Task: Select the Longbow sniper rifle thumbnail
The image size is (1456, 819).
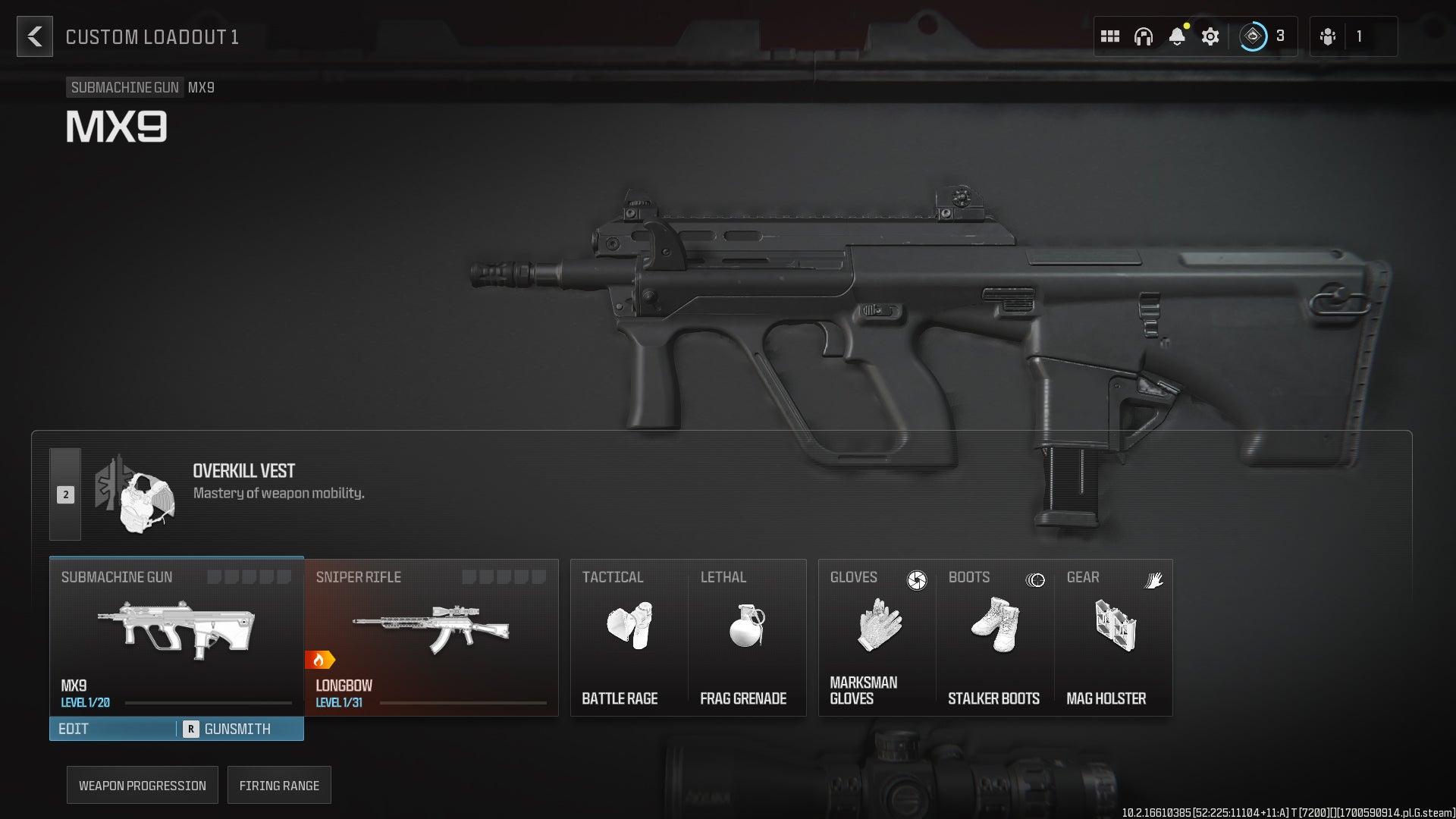Action: (x=431, y=627)
